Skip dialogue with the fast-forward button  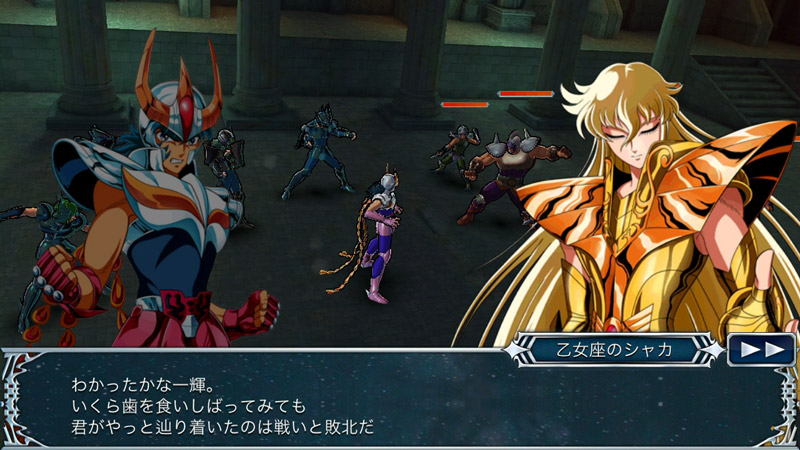pyautogui.click(x=761, y=350)
